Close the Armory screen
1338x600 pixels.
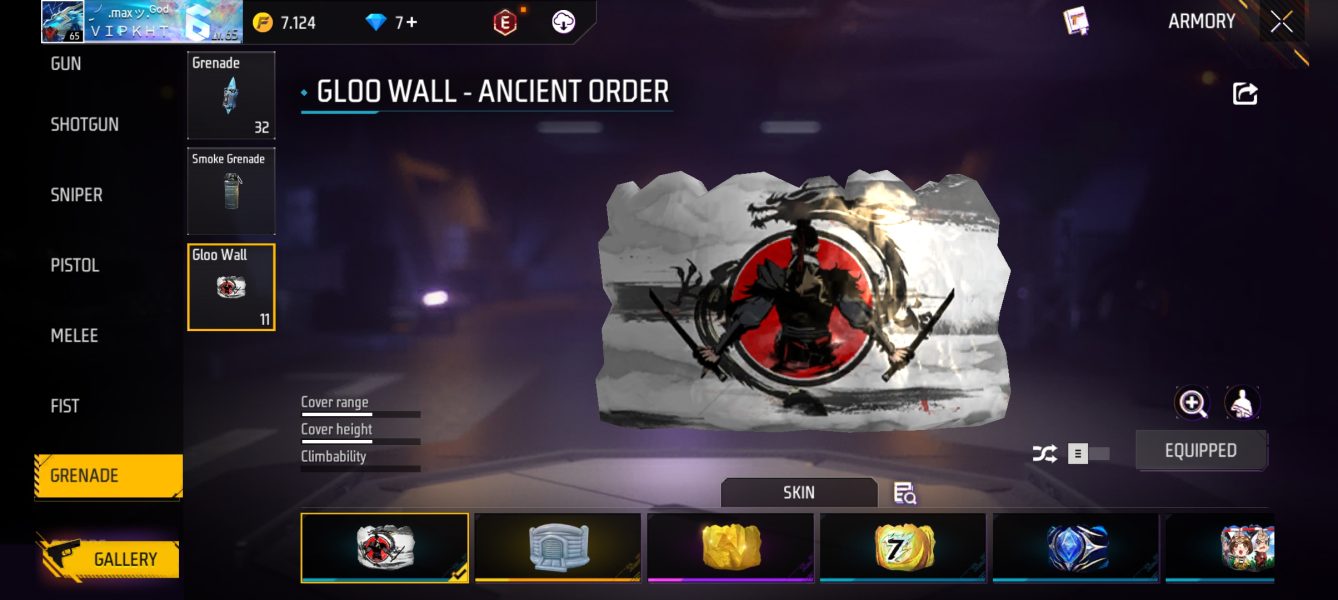point(1281,22)
